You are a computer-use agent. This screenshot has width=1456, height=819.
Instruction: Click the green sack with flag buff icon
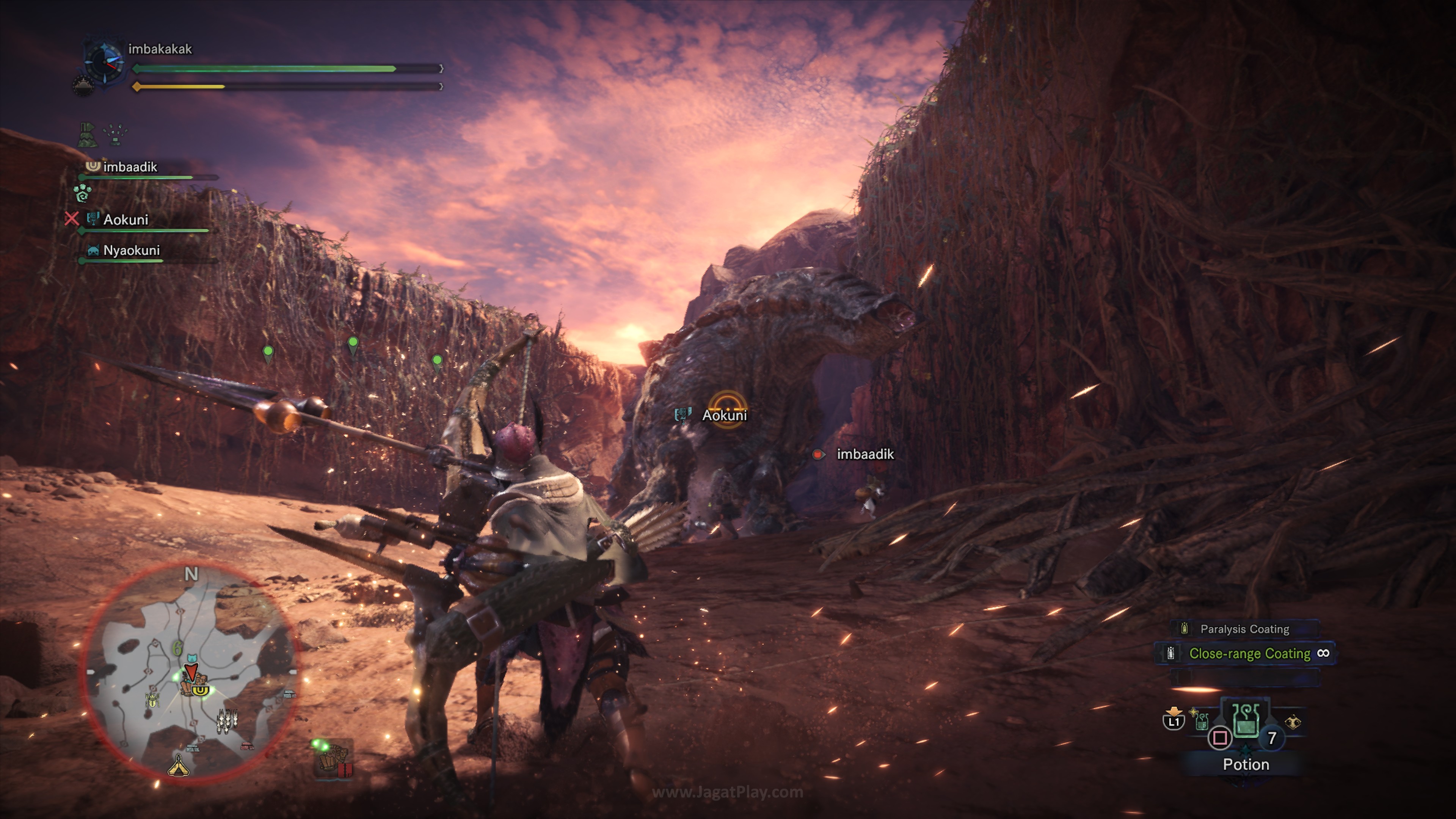[x=88, y=135]
